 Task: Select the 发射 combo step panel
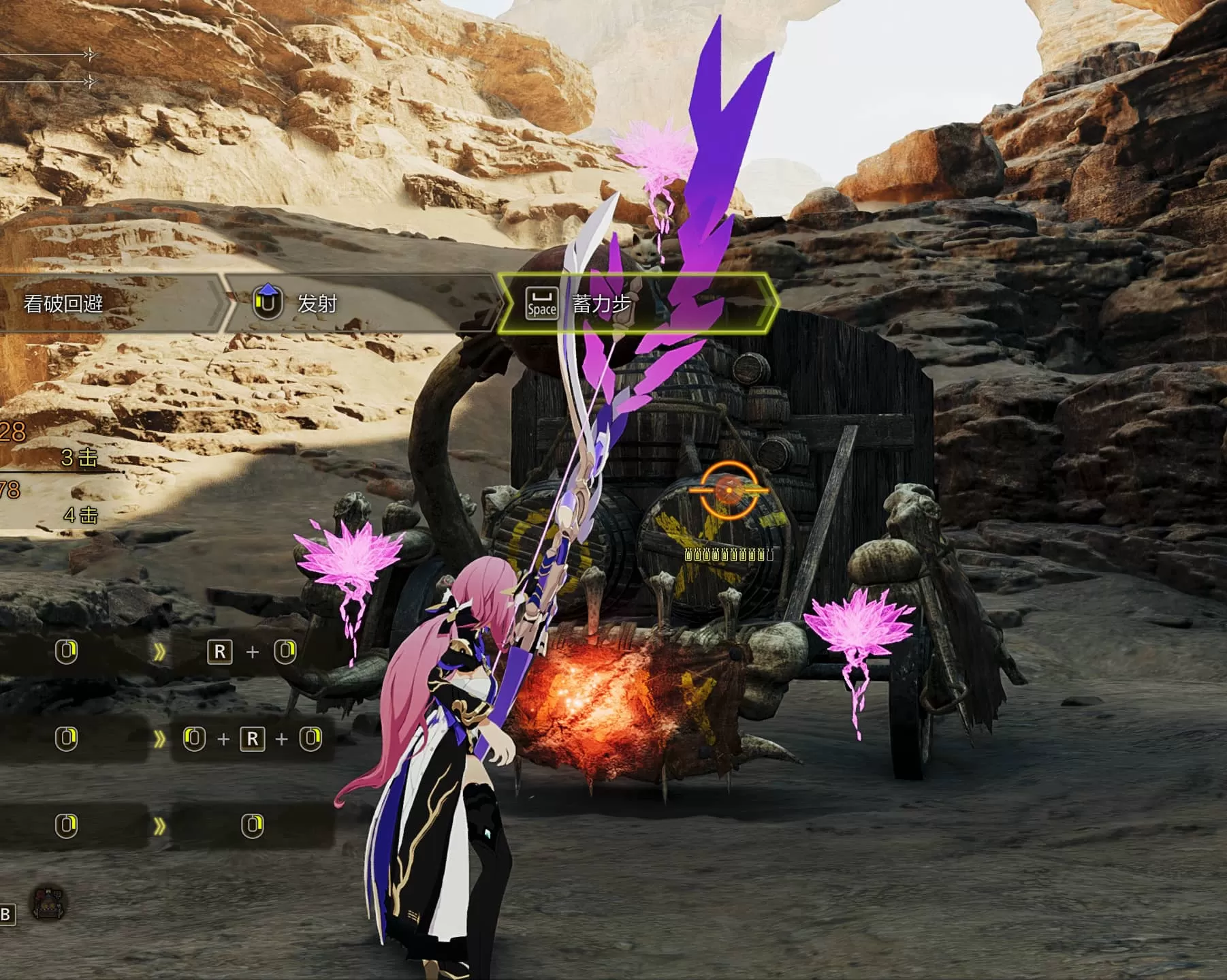coord(361,303)
